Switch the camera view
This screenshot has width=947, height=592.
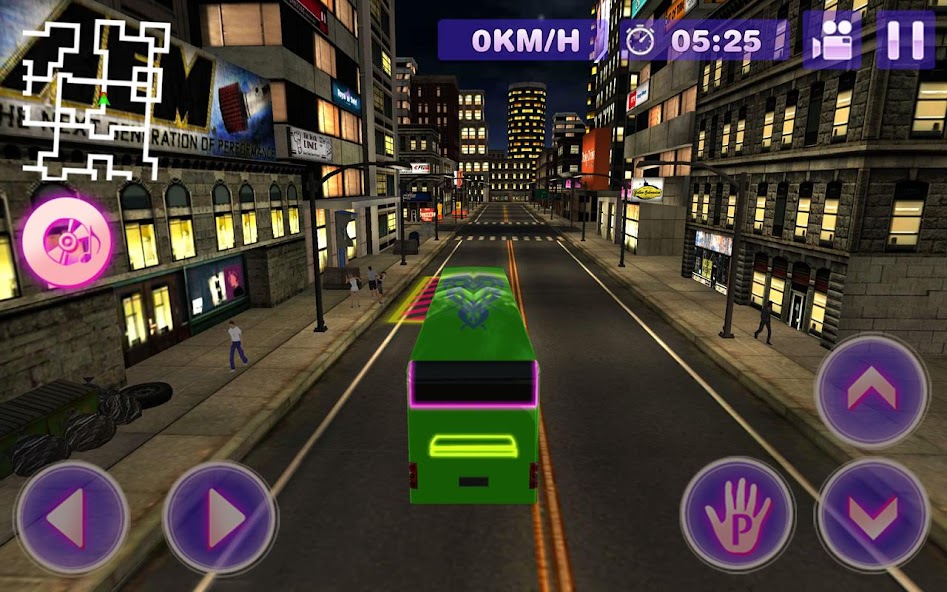pos(832,40)
